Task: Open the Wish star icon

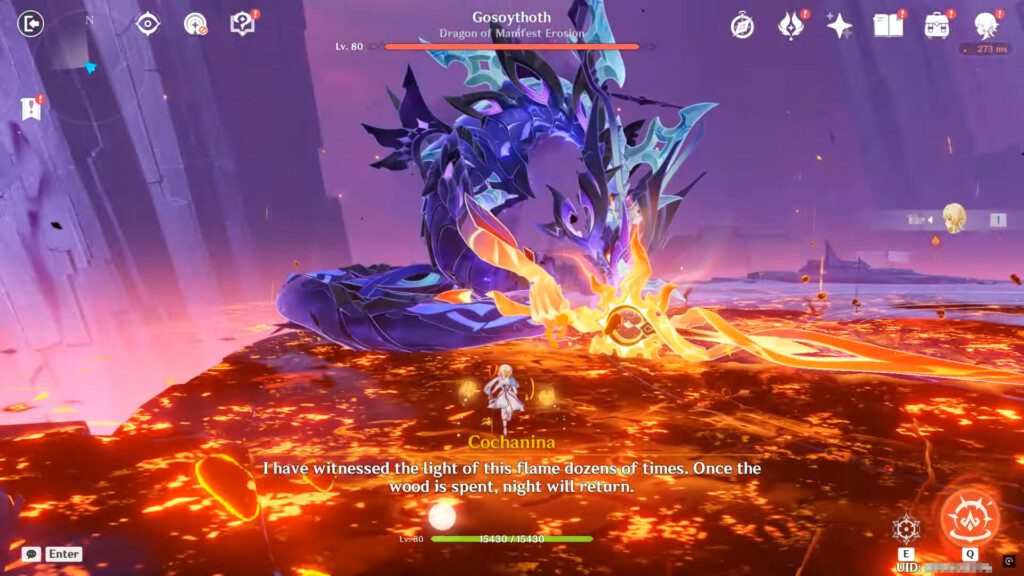Action: [x=839, y=26]
